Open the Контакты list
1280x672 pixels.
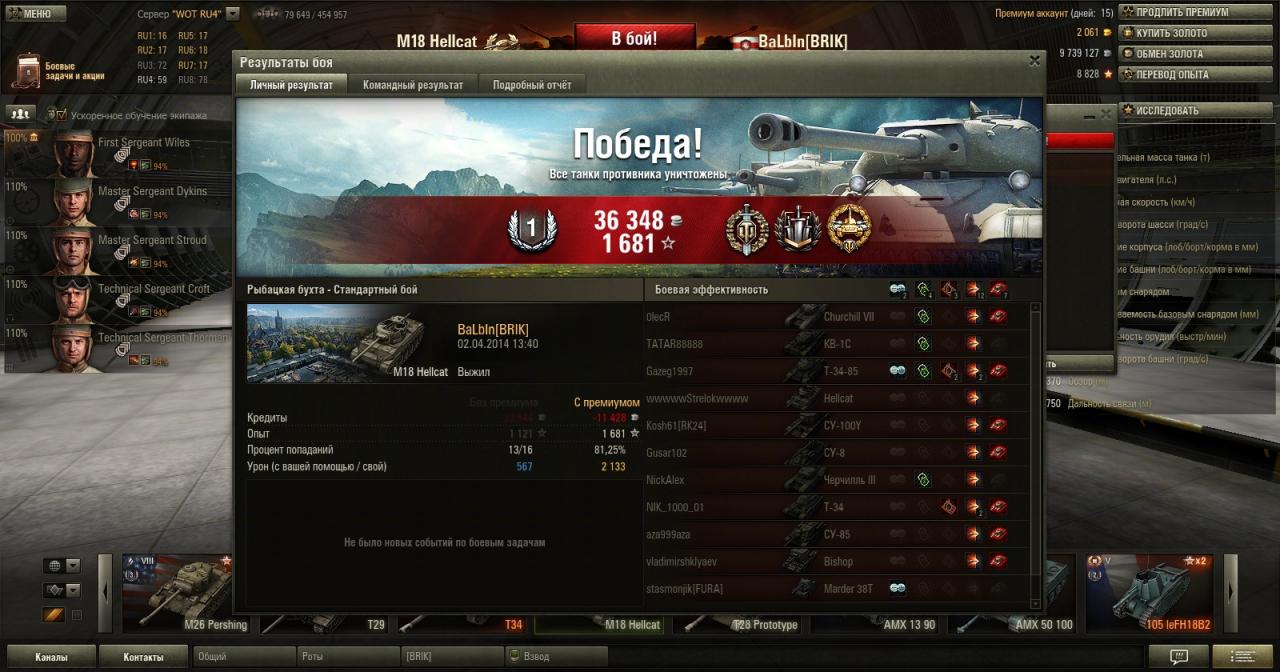tap(143, 657)
